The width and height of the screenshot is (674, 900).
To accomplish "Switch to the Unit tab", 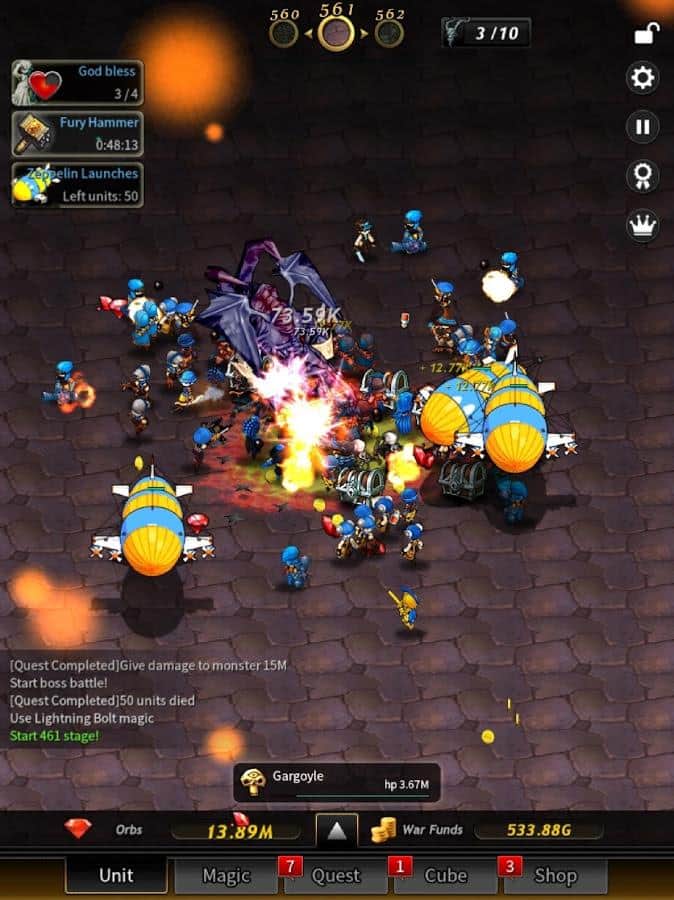I will pos(116,875).
